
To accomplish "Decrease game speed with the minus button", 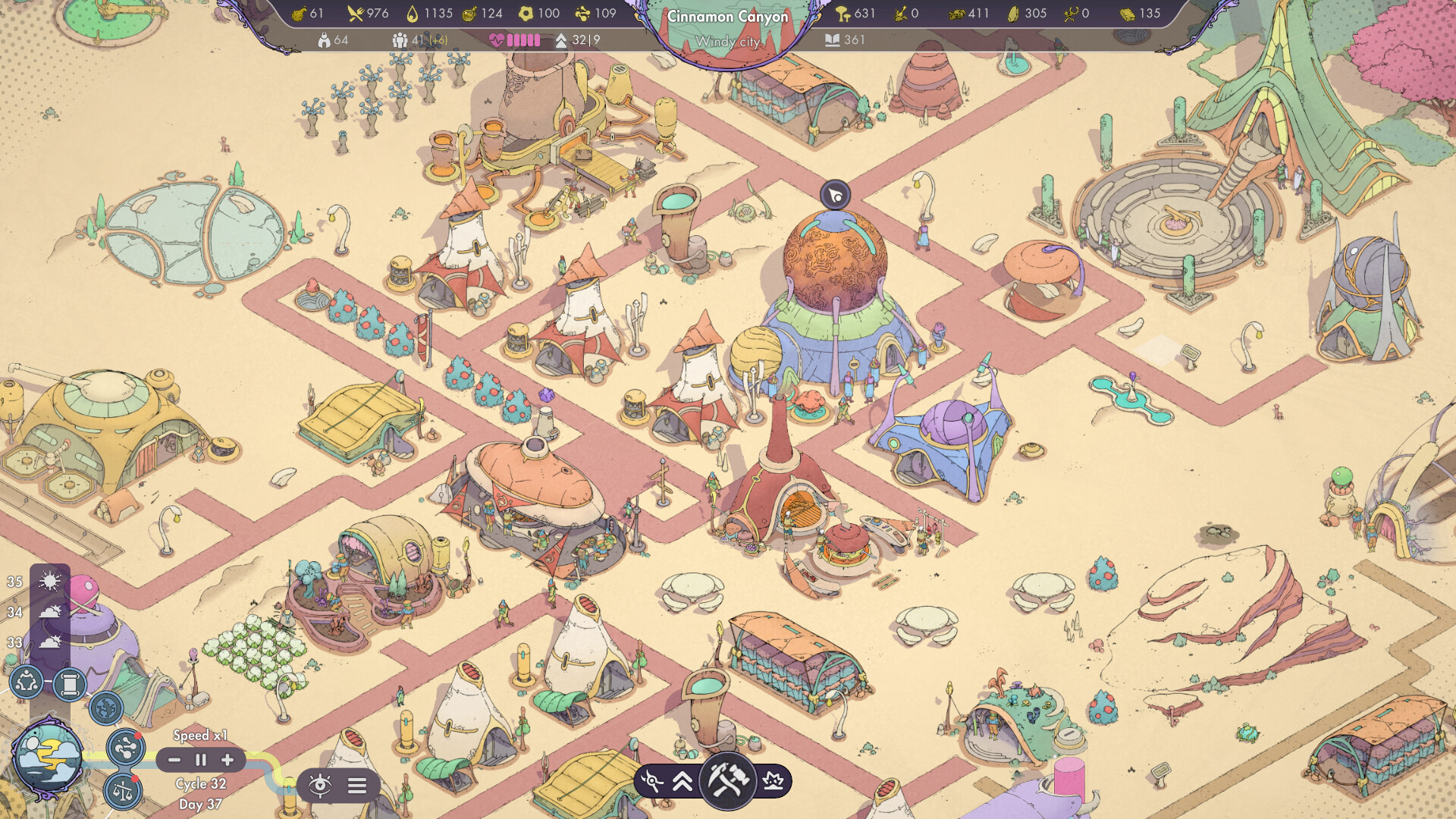I will 174,760.
